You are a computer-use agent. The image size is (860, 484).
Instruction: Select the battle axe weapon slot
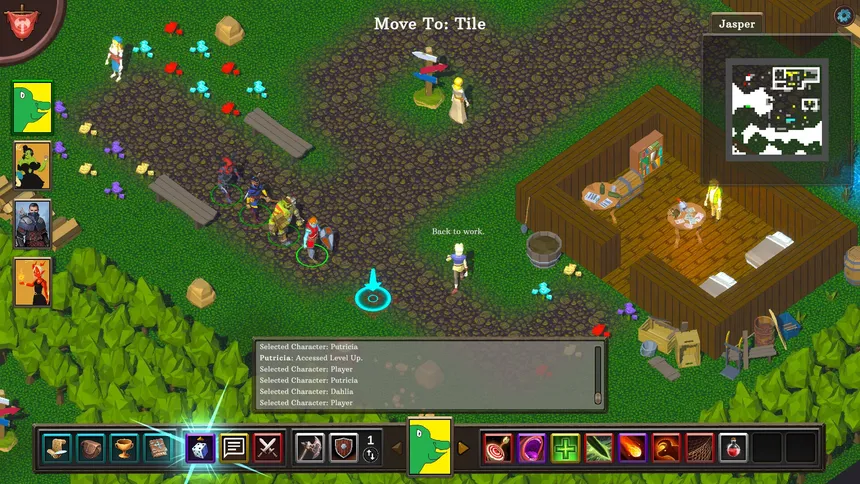[x=310, y=447]
